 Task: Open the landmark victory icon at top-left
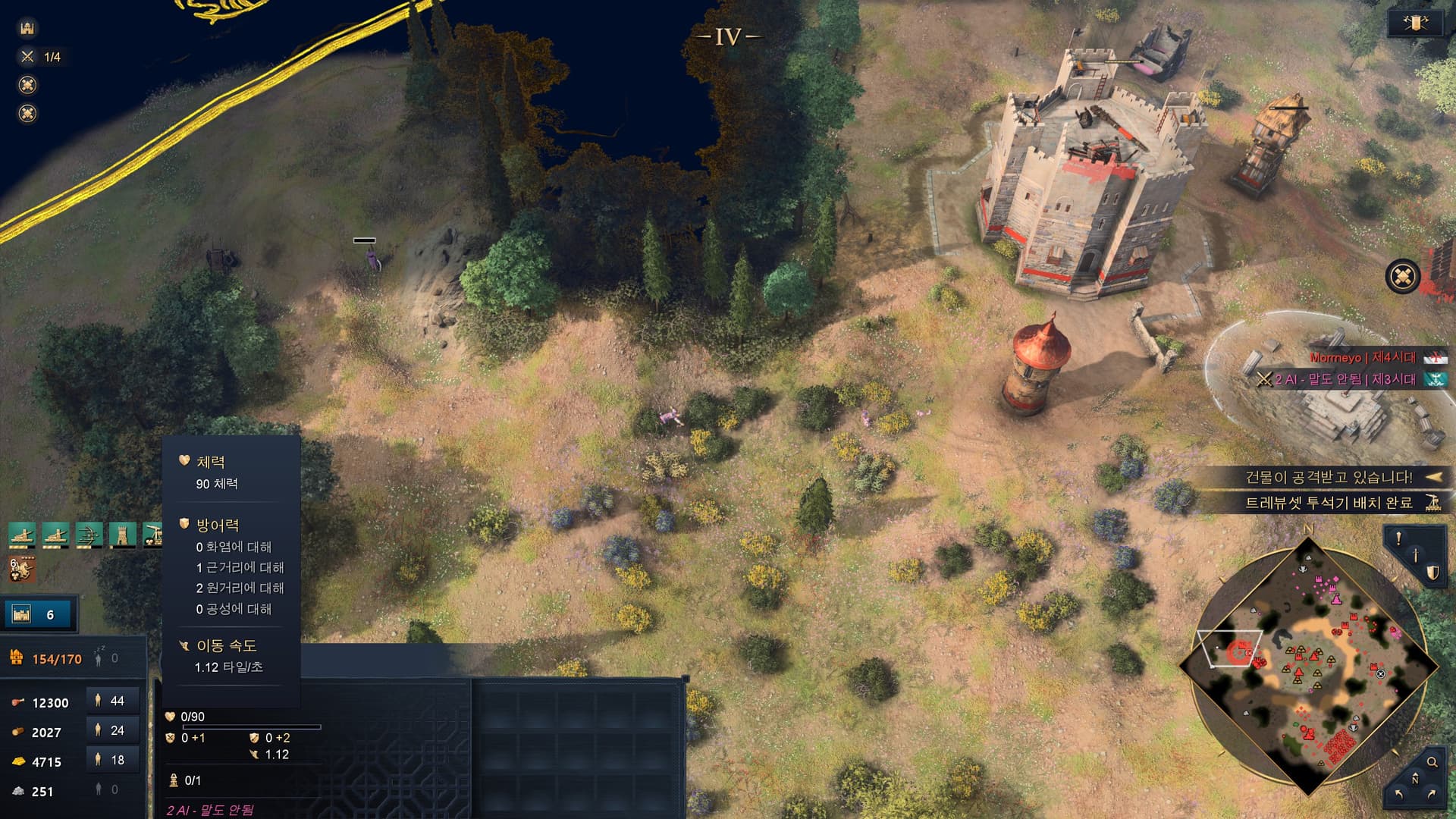[x=27, y=29]
